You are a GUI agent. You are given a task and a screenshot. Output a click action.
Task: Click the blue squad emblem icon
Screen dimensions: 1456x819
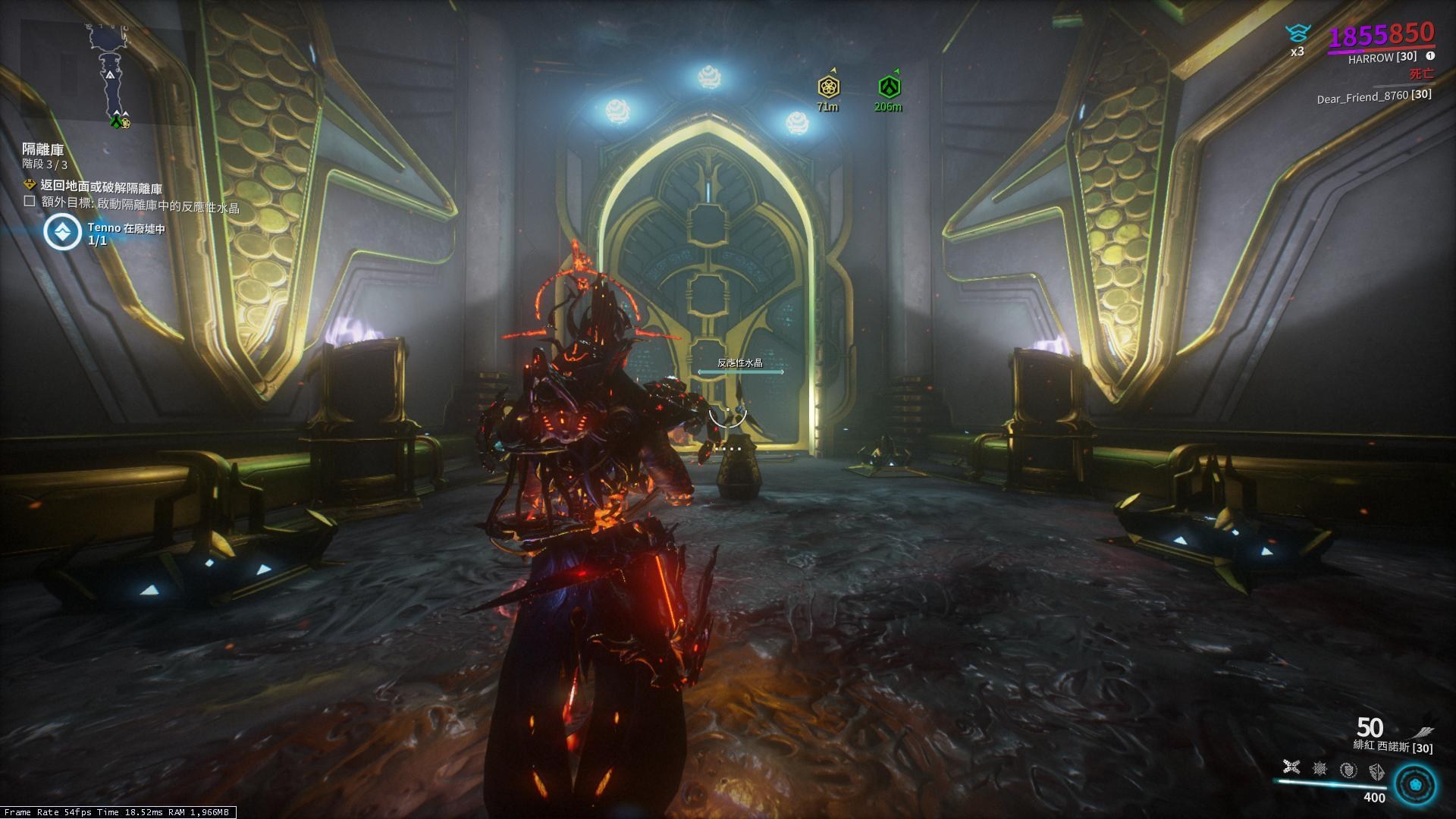tap(1298, 33)
